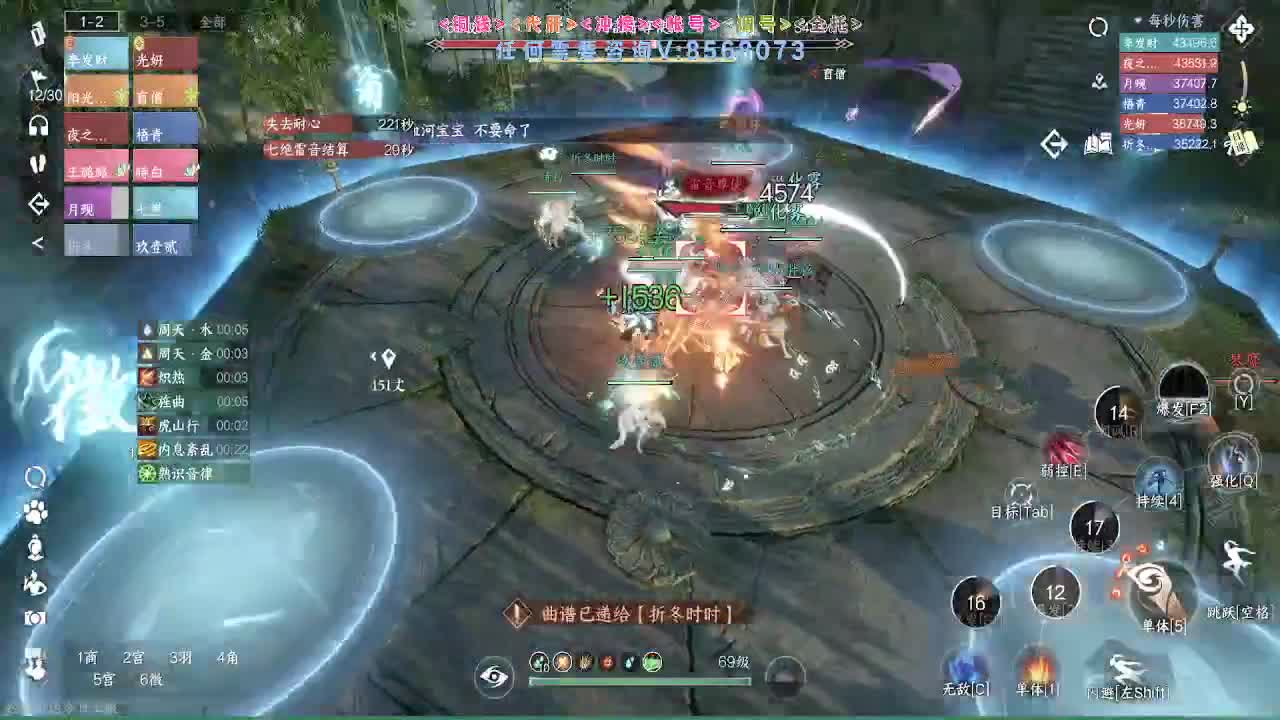Click the paw print icon on left edge

33,512
